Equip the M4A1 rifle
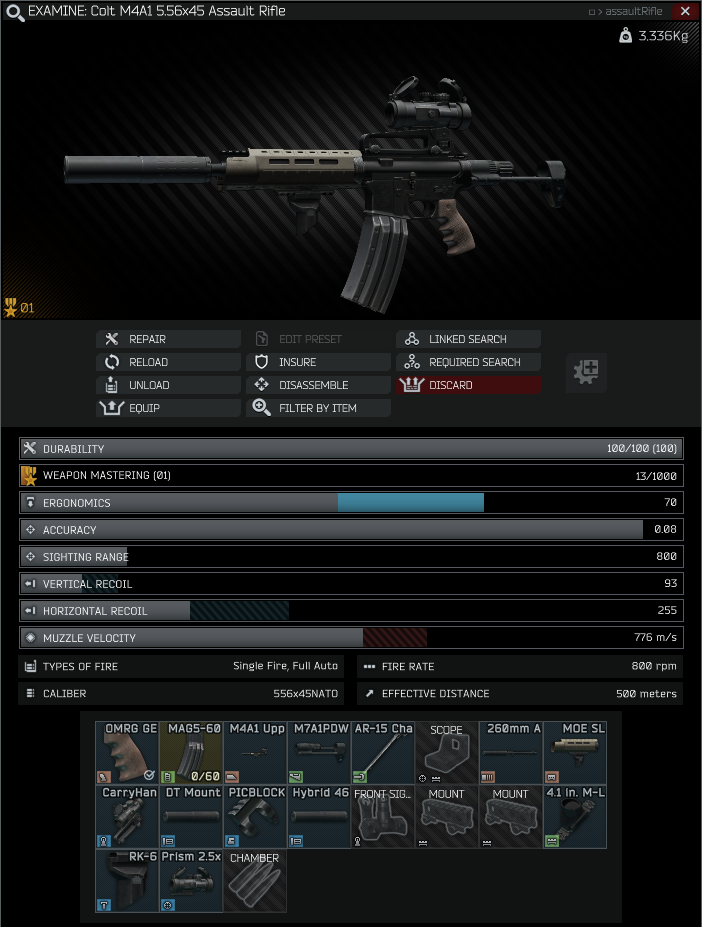Viewport: 702px width, 927px height. click(168, 408)
